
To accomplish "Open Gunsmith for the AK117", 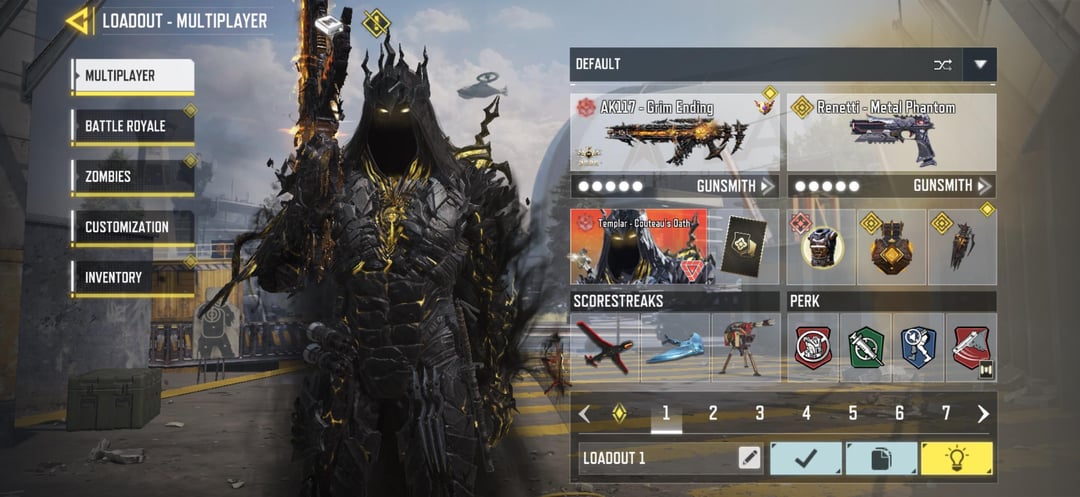I will click(x=735, y=186).
